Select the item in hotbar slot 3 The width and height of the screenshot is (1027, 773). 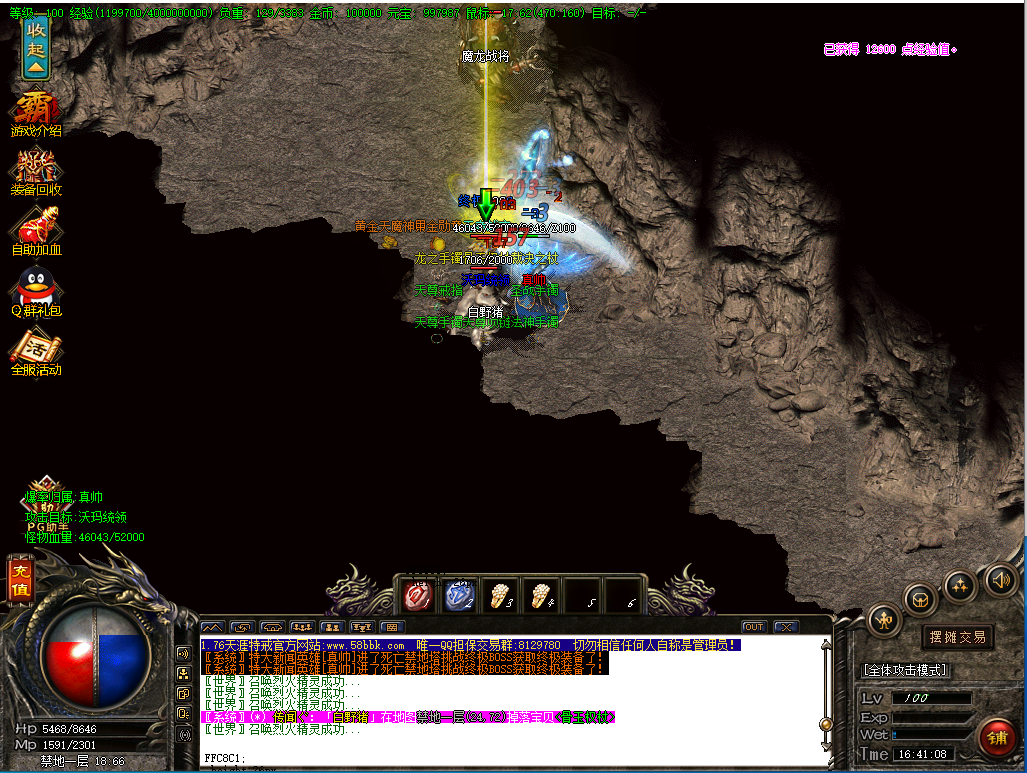[499, 596]
